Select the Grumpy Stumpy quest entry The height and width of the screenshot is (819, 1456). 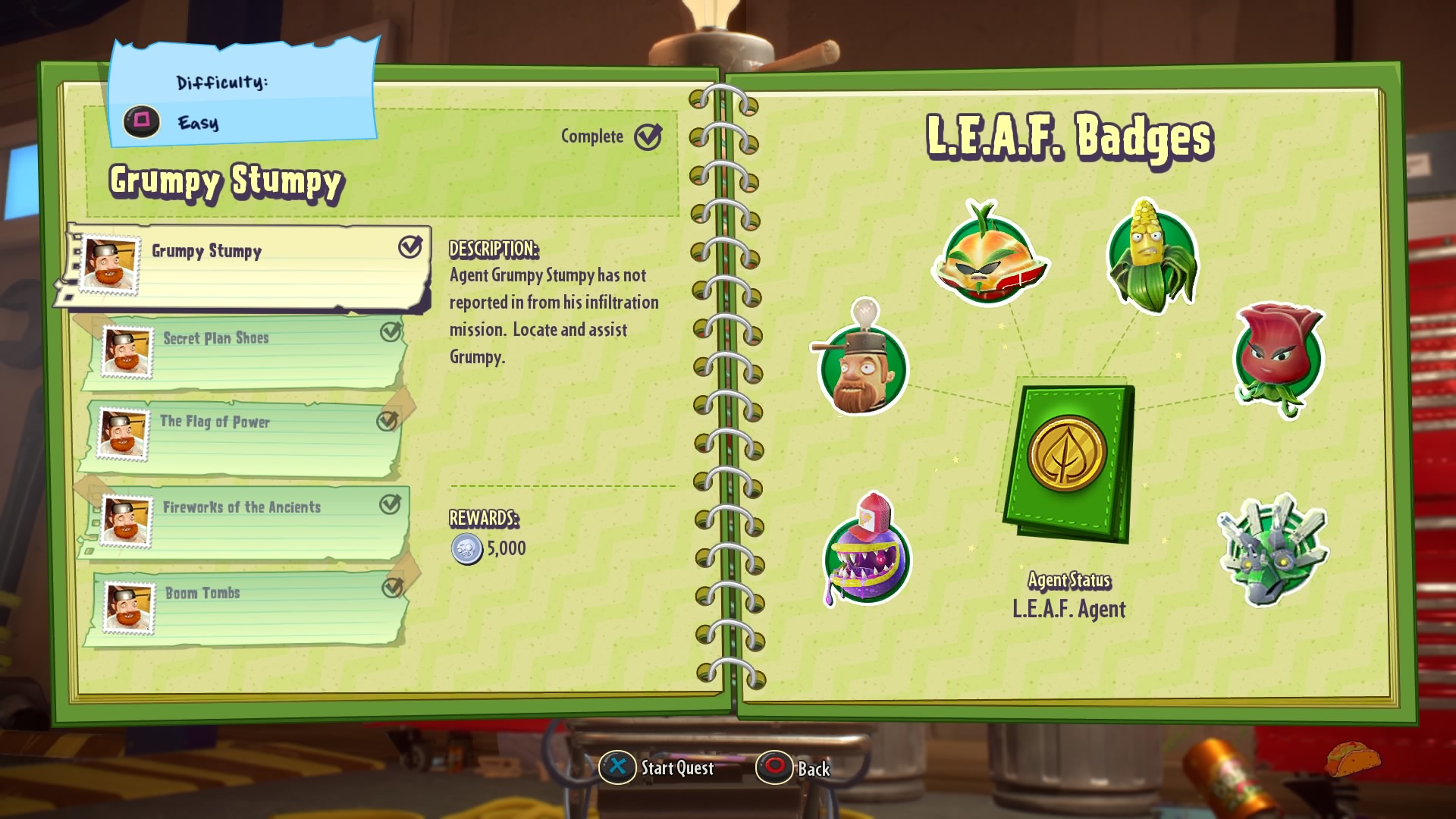[x=243, y=266]
